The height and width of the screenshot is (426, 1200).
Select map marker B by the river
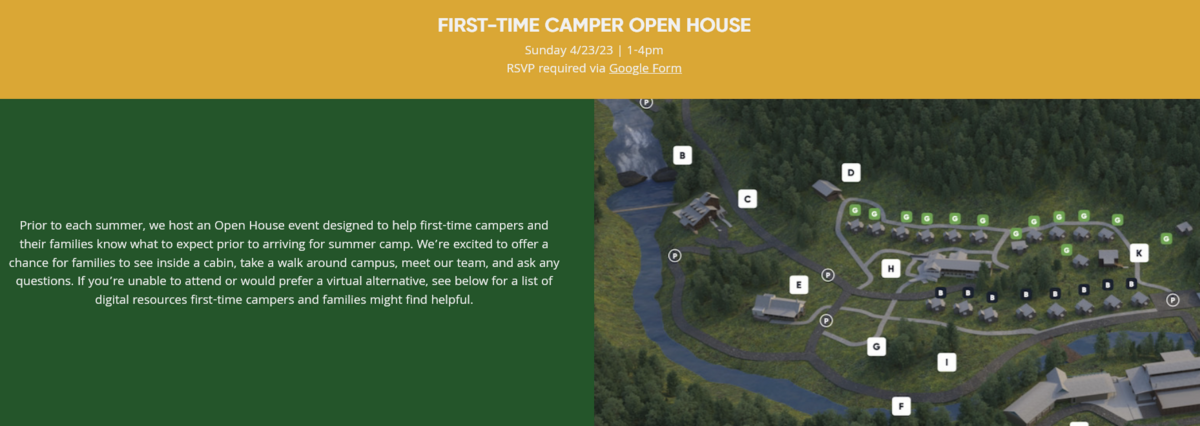(682, 155)
